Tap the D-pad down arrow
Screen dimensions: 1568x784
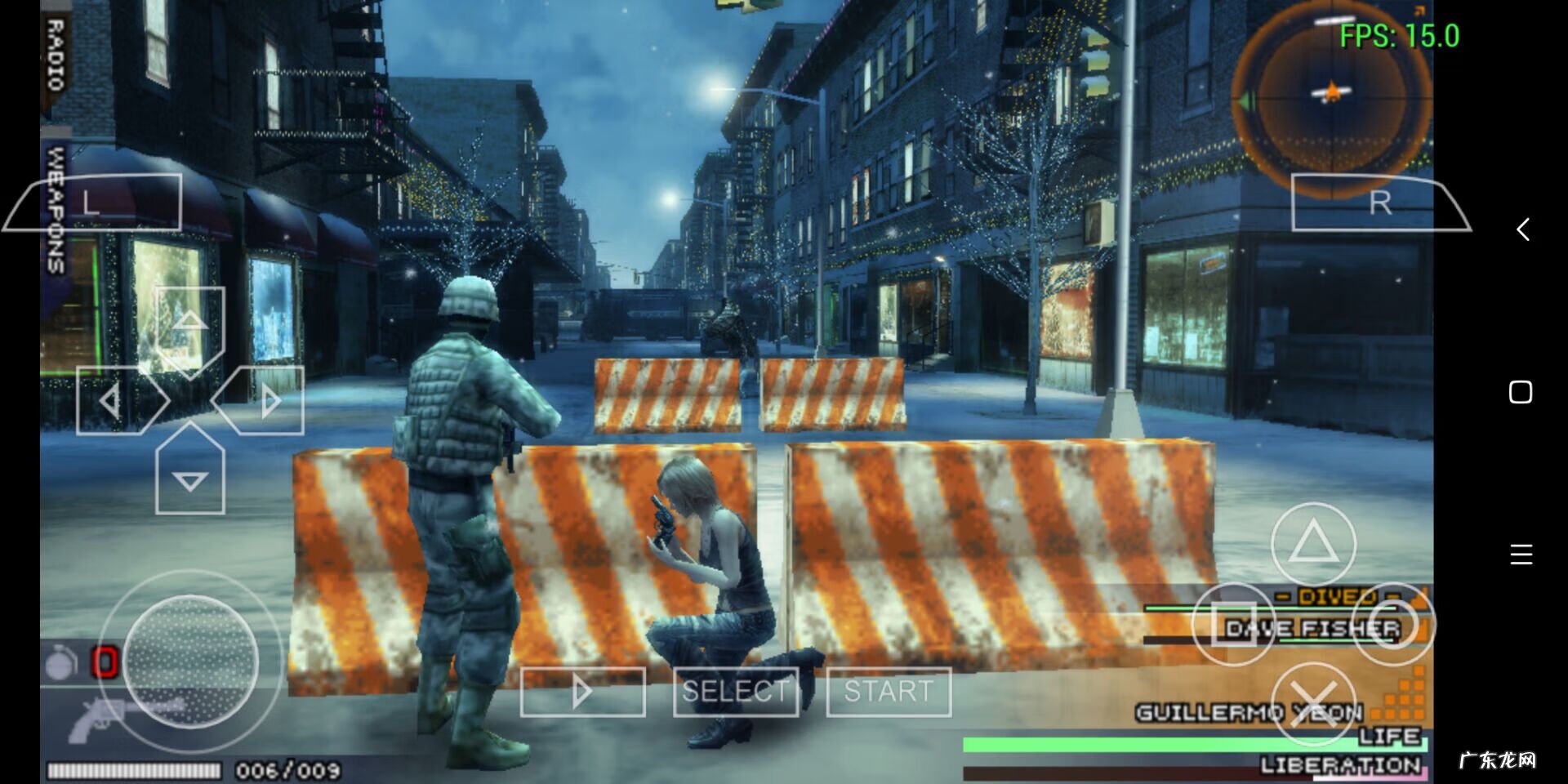coord(189,479)
